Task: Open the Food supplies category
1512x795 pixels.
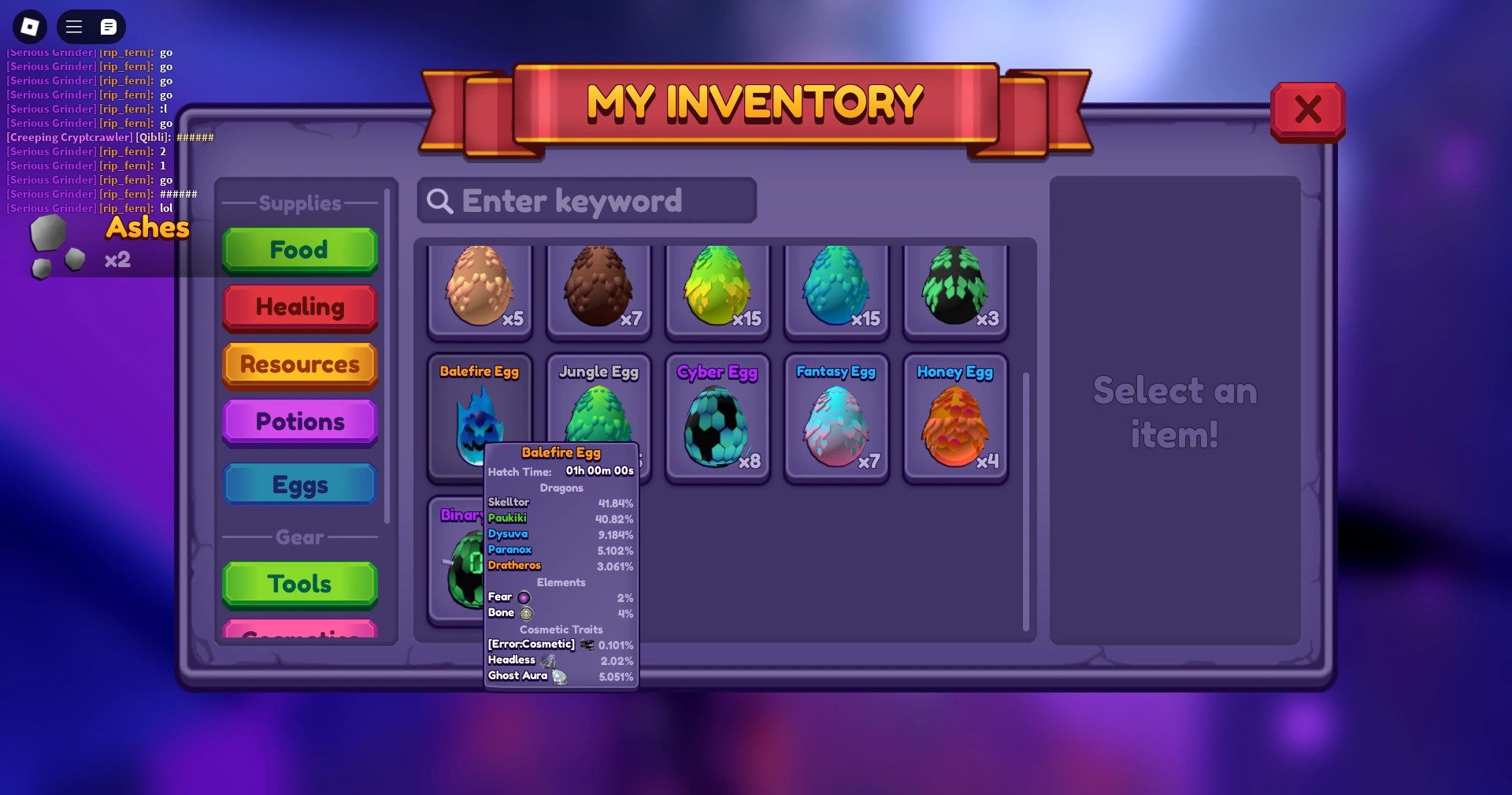Action: point(299,250)
